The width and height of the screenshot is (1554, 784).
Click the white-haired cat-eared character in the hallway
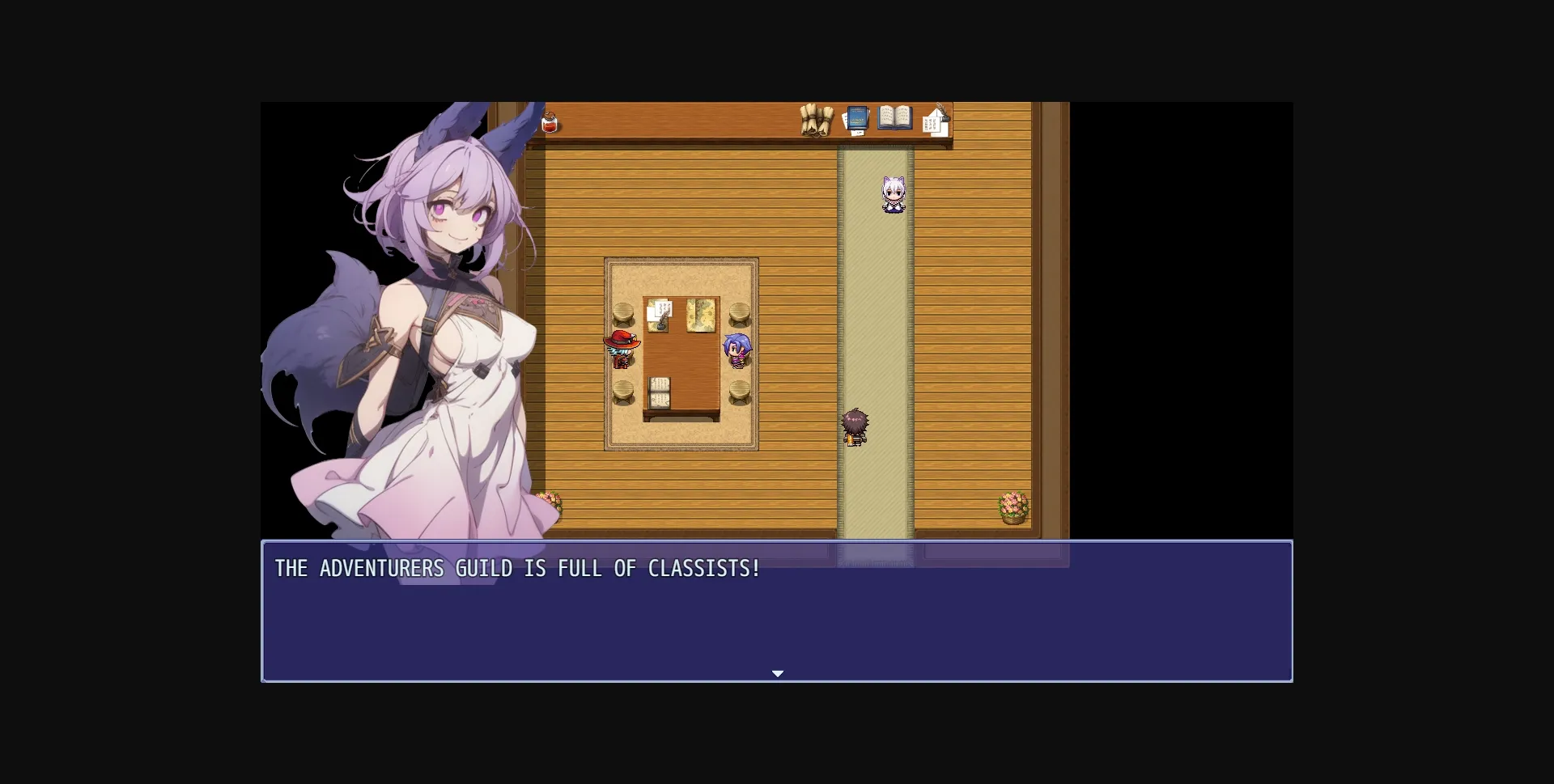click(x=892, y=194)
